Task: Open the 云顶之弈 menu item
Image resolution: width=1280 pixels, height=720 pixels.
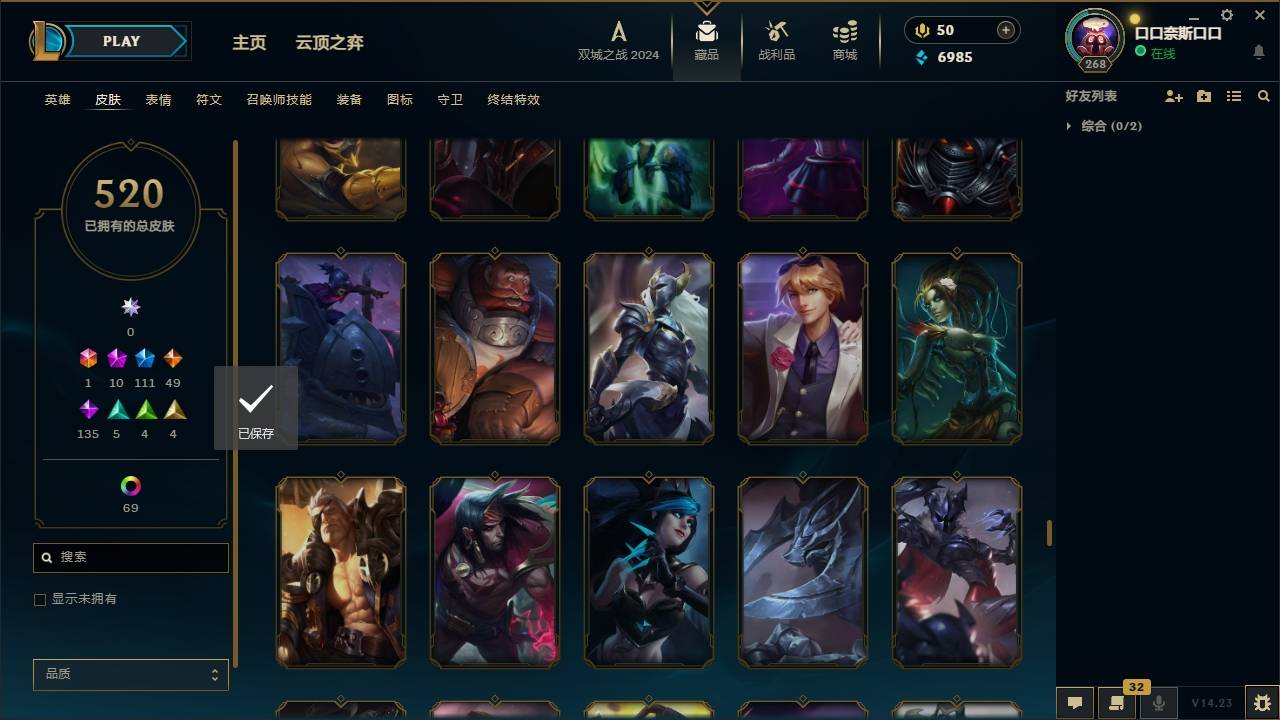Action: pyautogui.click(x=331, y=42)
